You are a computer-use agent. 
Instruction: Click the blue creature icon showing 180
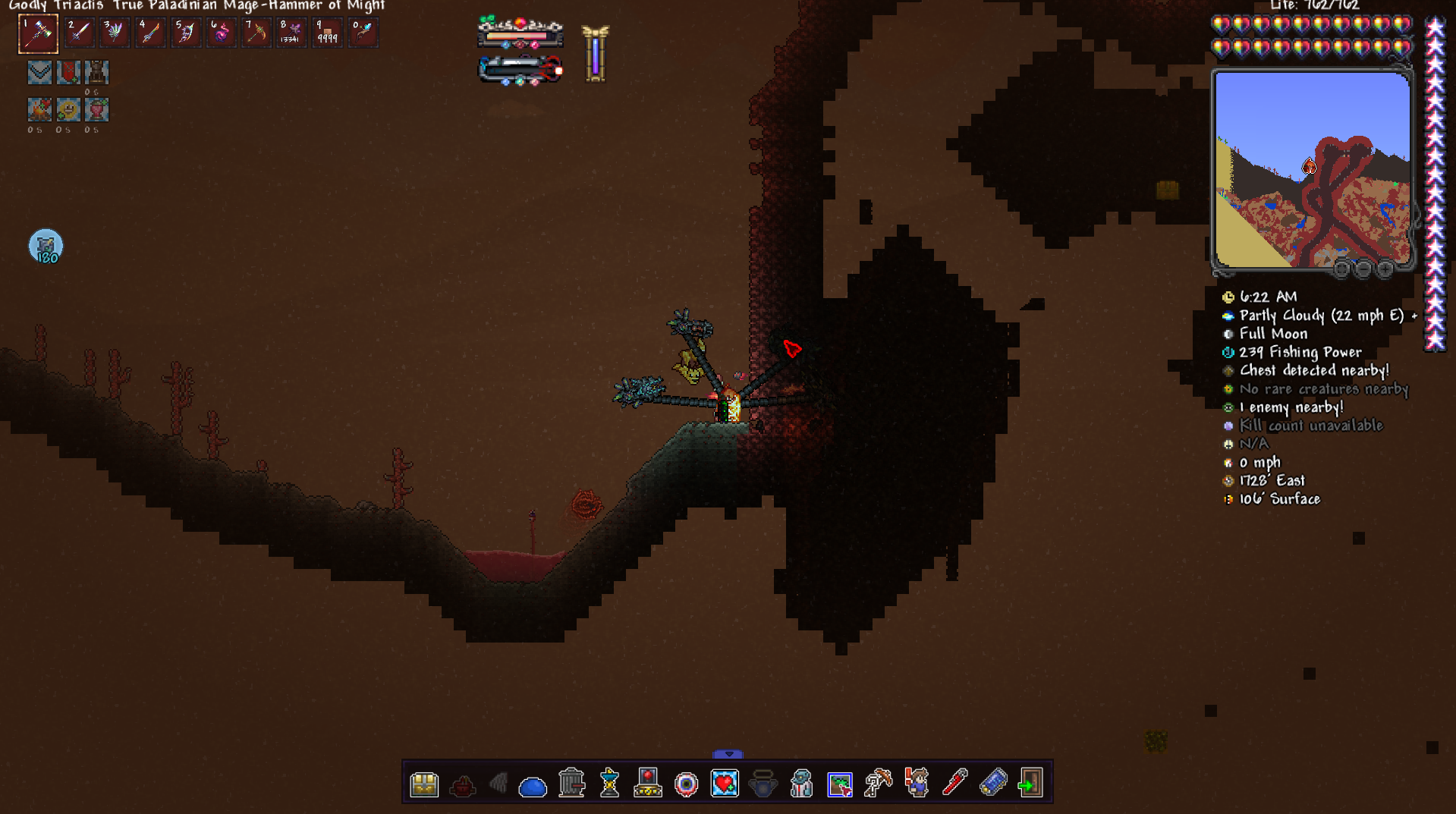click(x=46, y=247)
